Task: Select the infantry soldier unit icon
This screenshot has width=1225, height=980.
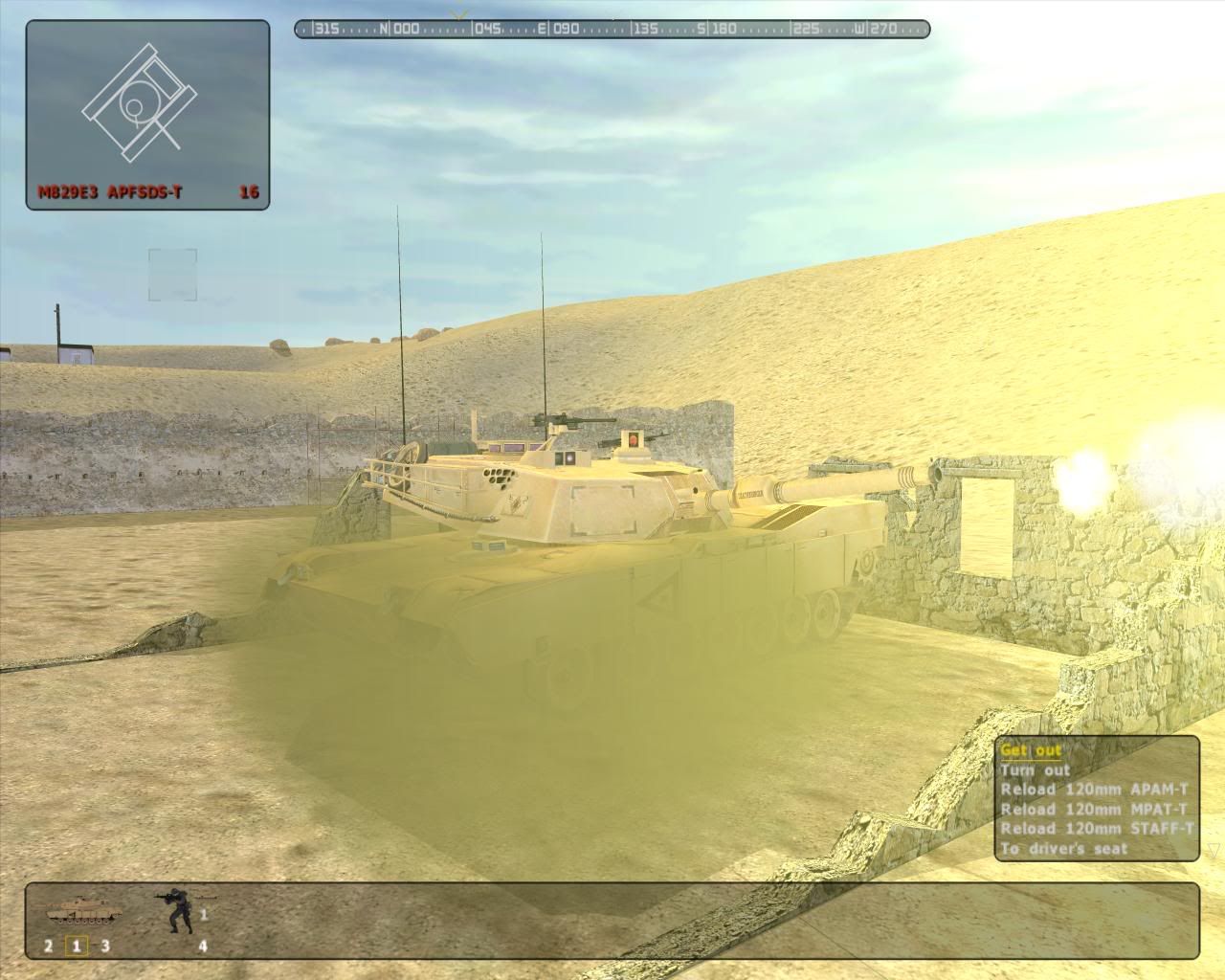Action: pos(177,912)
